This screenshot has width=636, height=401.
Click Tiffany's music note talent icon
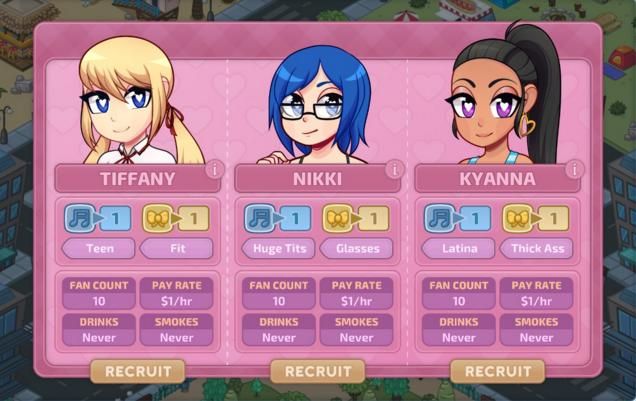(x=79, y=218)
